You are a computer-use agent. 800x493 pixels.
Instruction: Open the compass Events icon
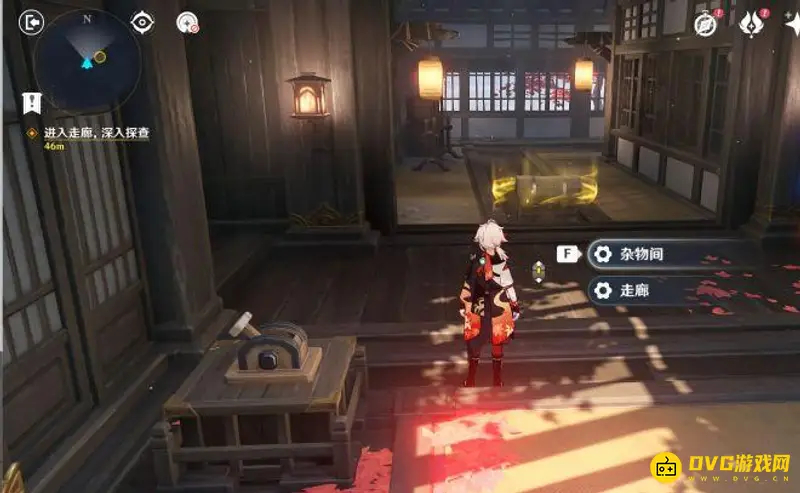coord(707,24)
